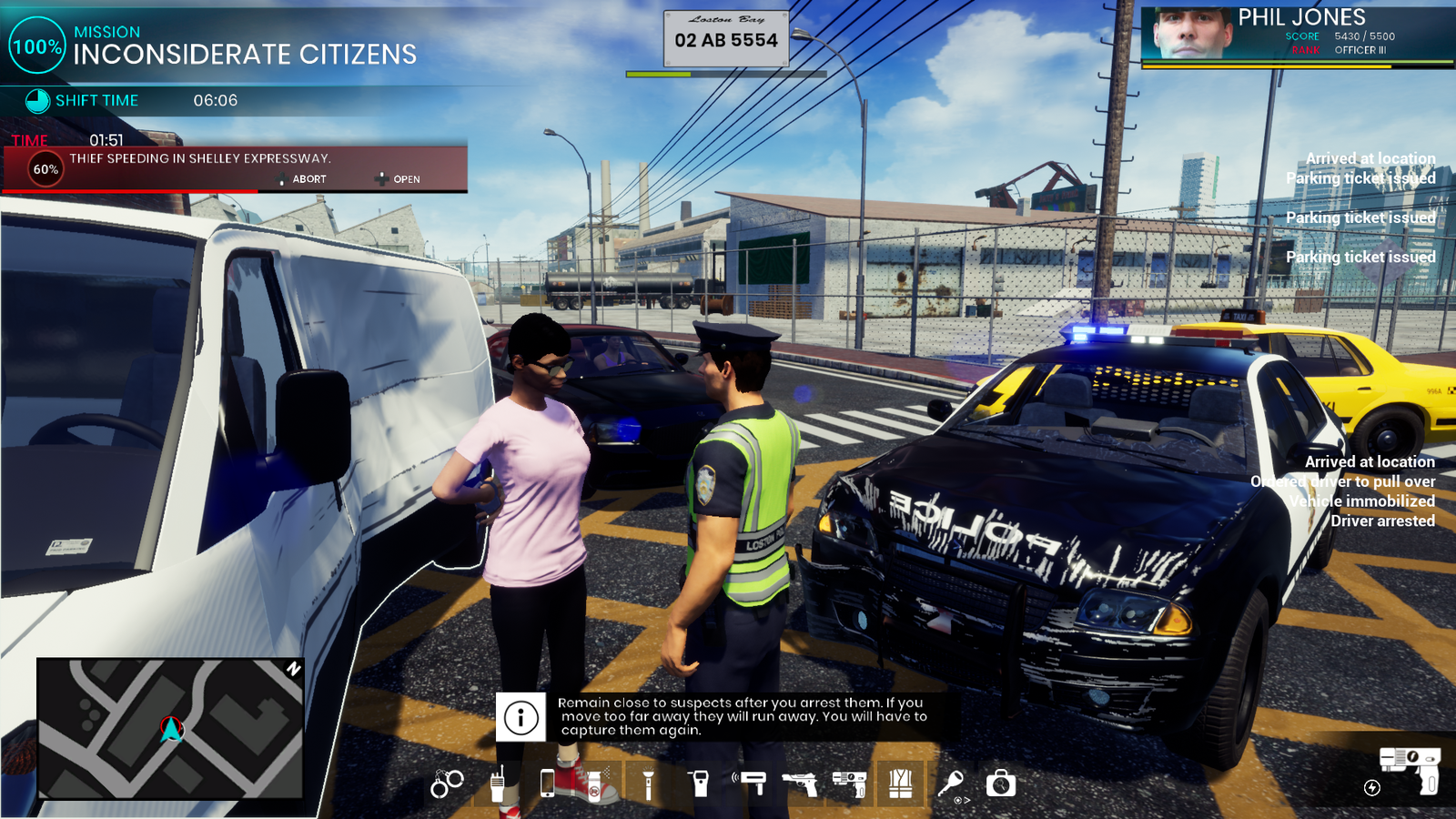The width and height of the screenshot is (1456, 819).
Task: Select the Inconsiderate Citizens mission title
Action: coord(245,55)
